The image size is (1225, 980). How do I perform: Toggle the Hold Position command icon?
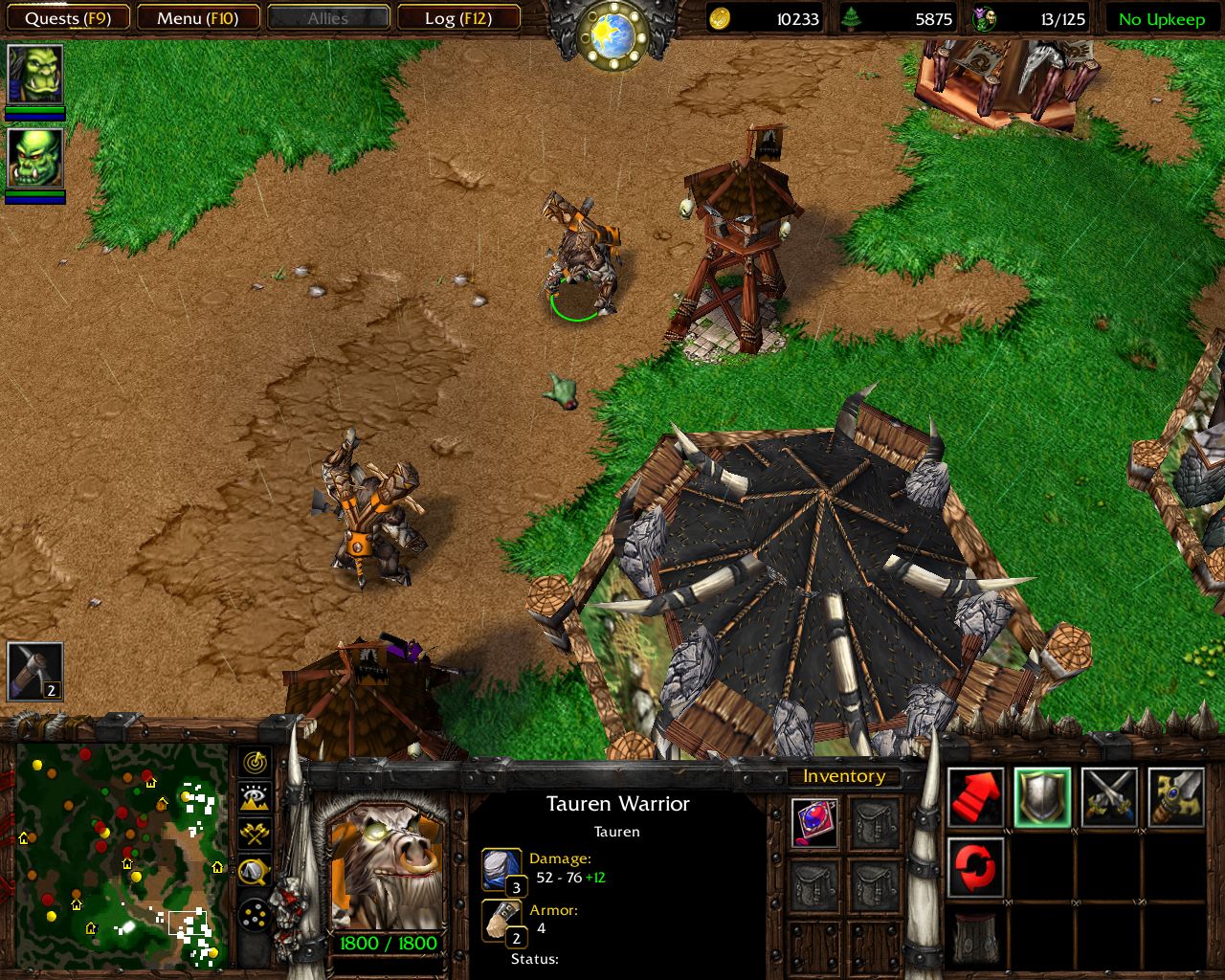974,866
